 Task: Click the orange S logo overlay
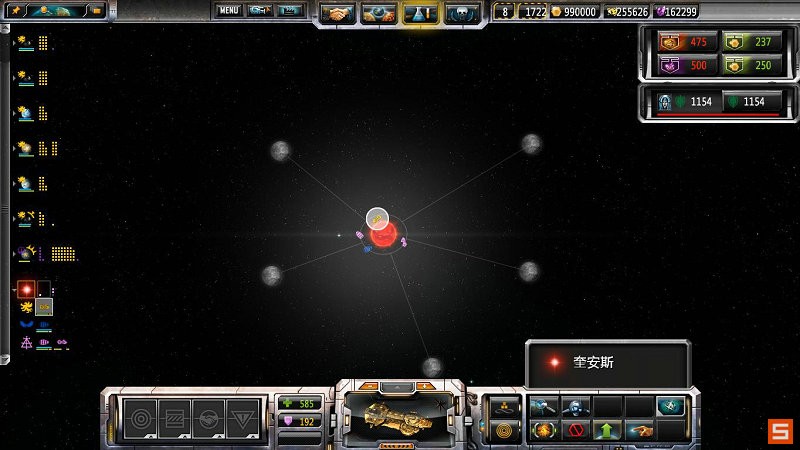click(779, 431)
